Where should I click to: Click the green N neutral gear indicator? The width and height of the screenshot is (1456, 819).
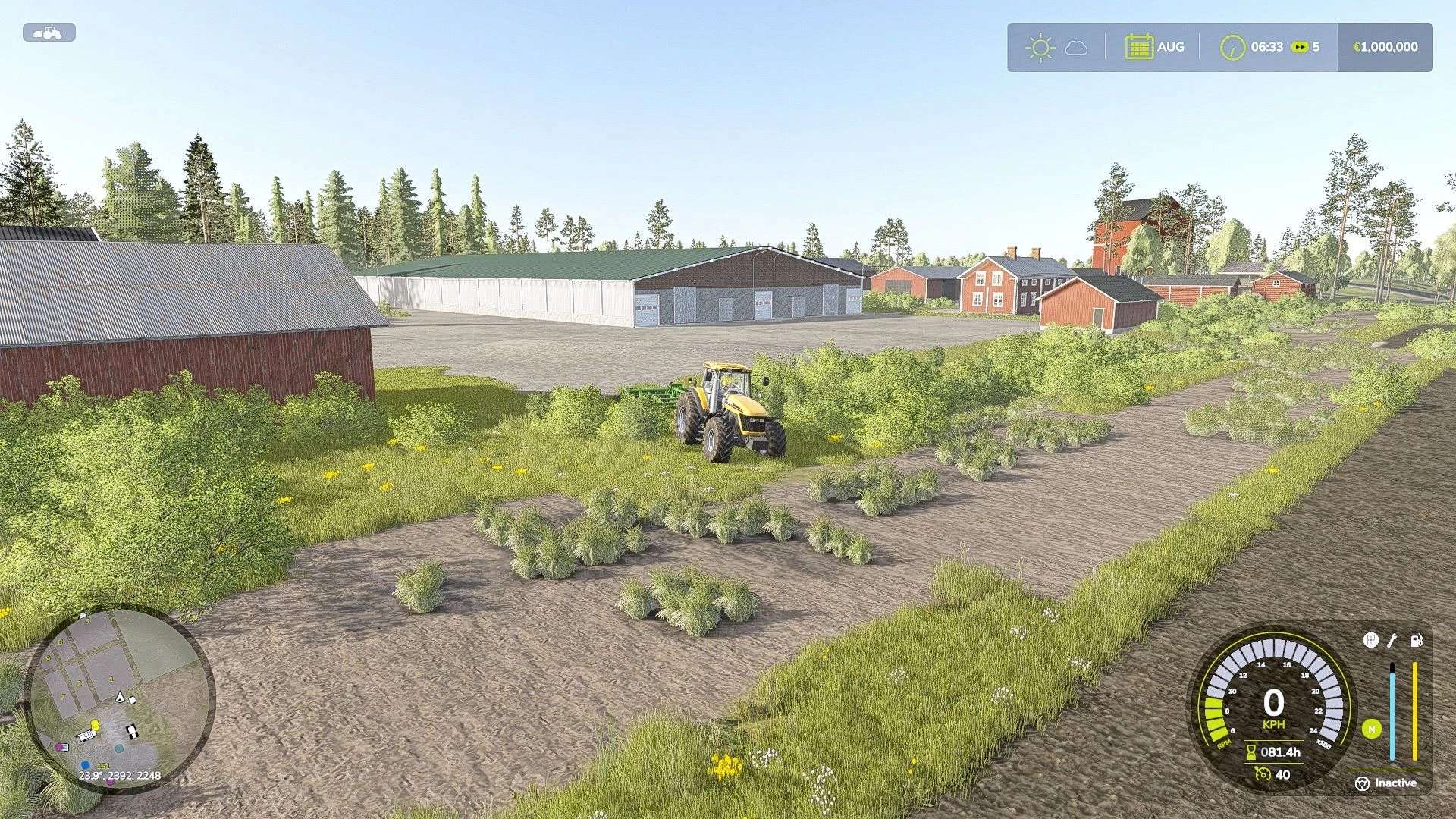point(1372,729)
